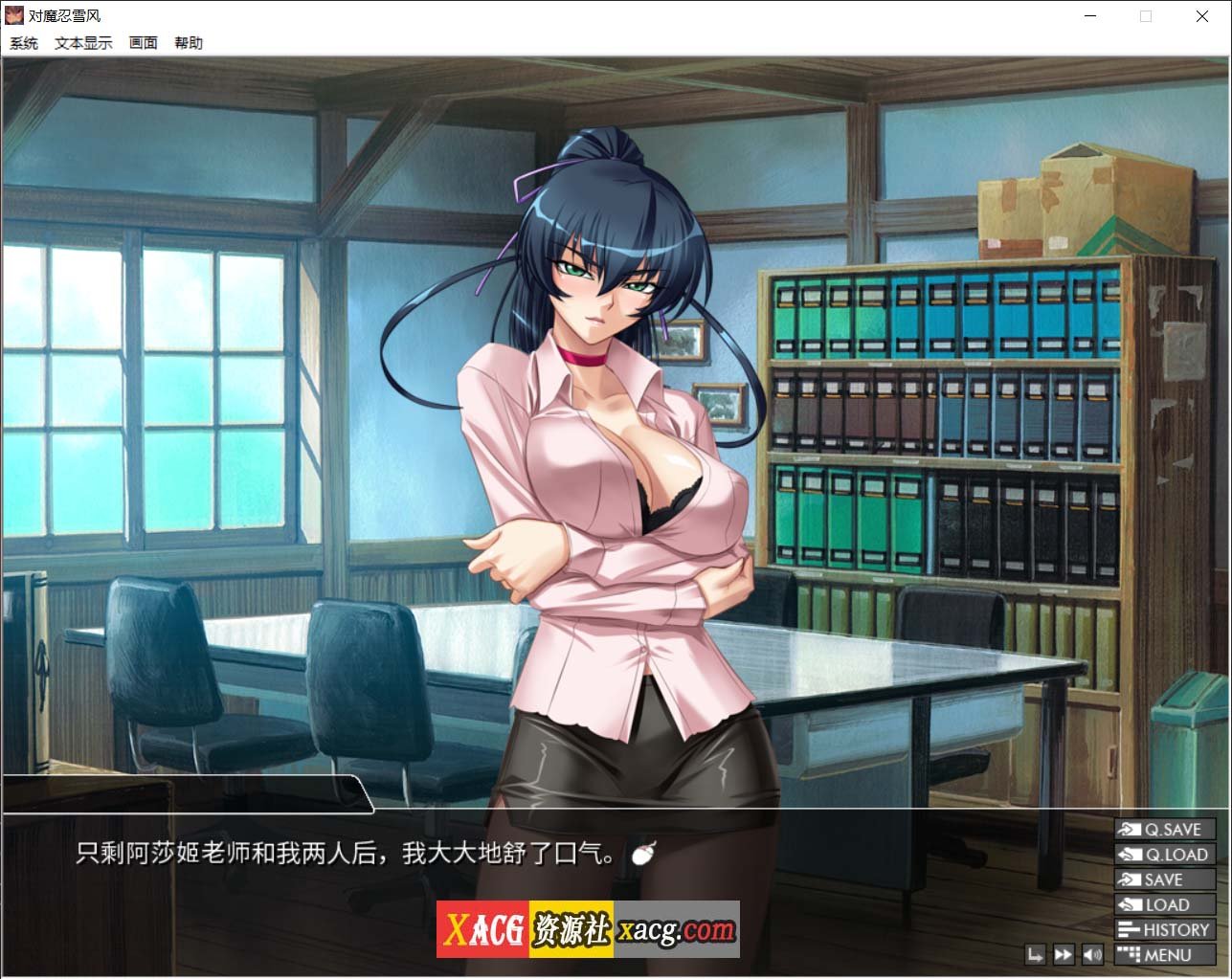Viewport: 1232px width, 979px height.
Task: Open the 画面 menu
Action: pos(143,42)
